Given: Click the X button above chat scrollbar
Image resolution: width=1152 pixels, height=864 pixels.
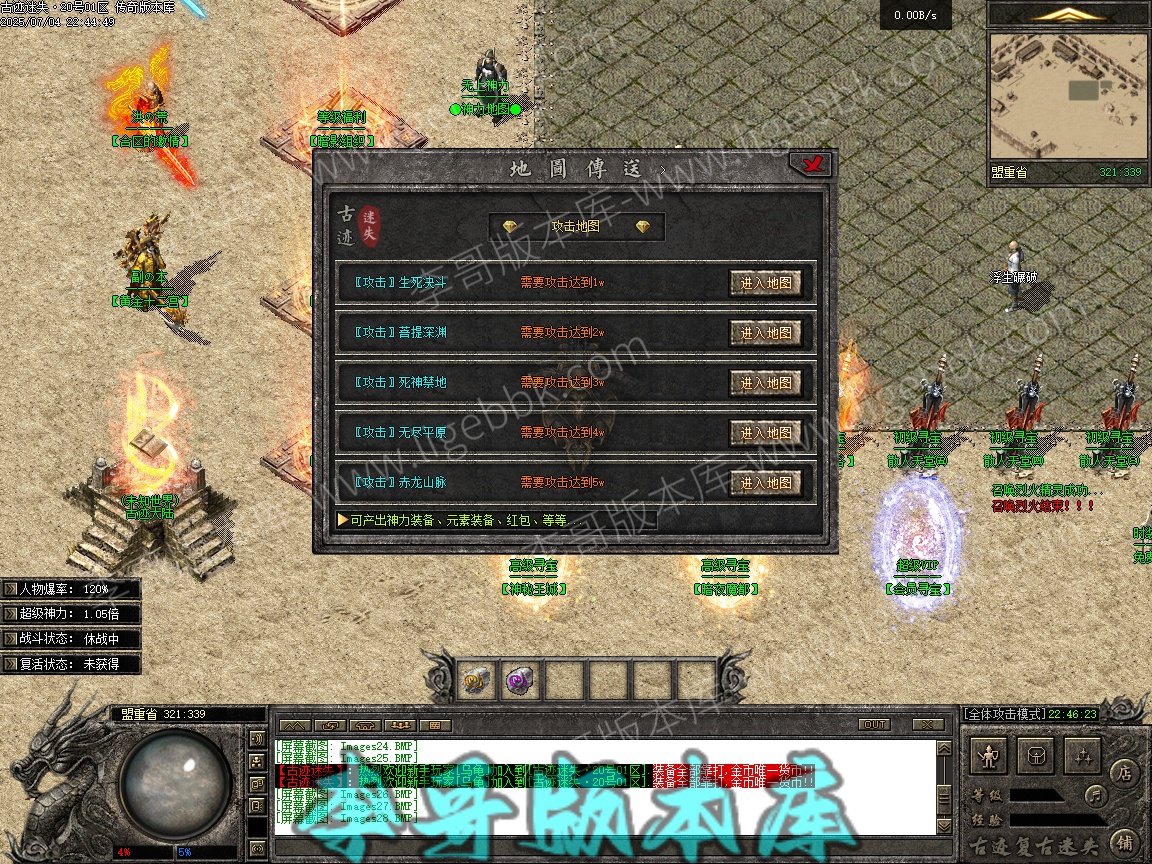Looking at the screenshot, I should pos(928,725).
